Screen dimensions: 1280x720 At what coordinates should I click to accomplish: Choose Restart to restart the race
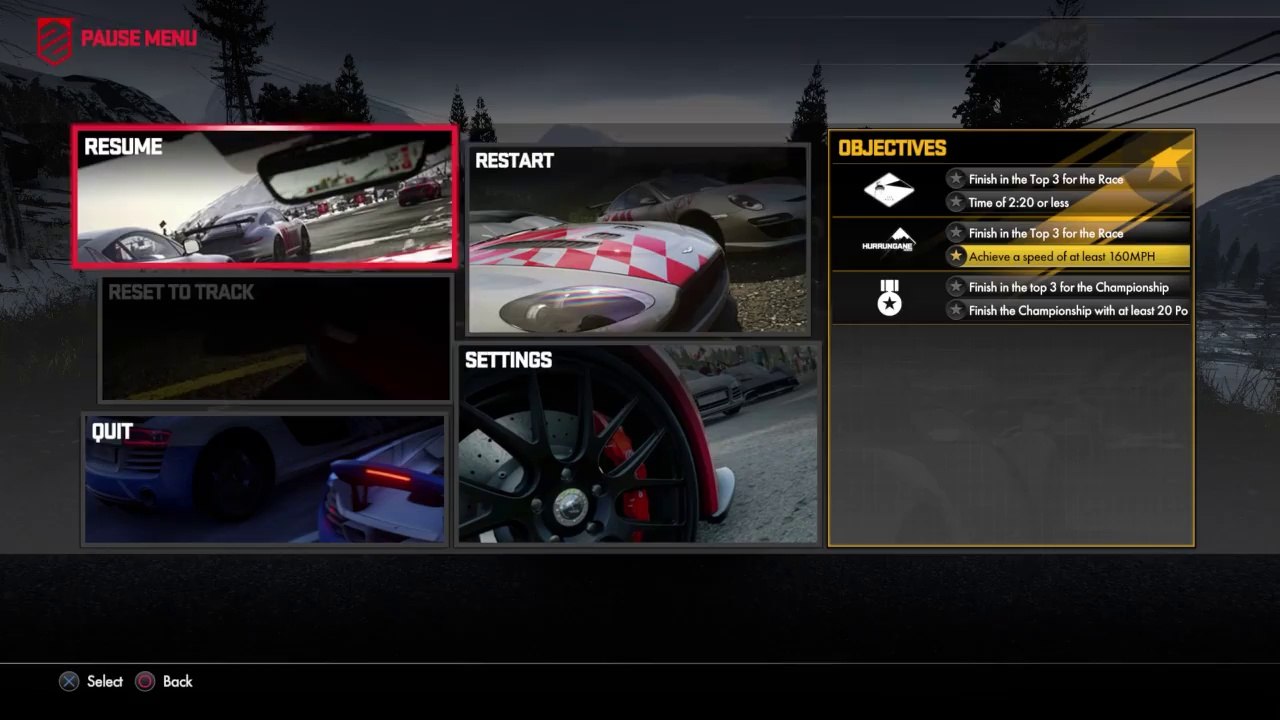[x=637, y=240]
